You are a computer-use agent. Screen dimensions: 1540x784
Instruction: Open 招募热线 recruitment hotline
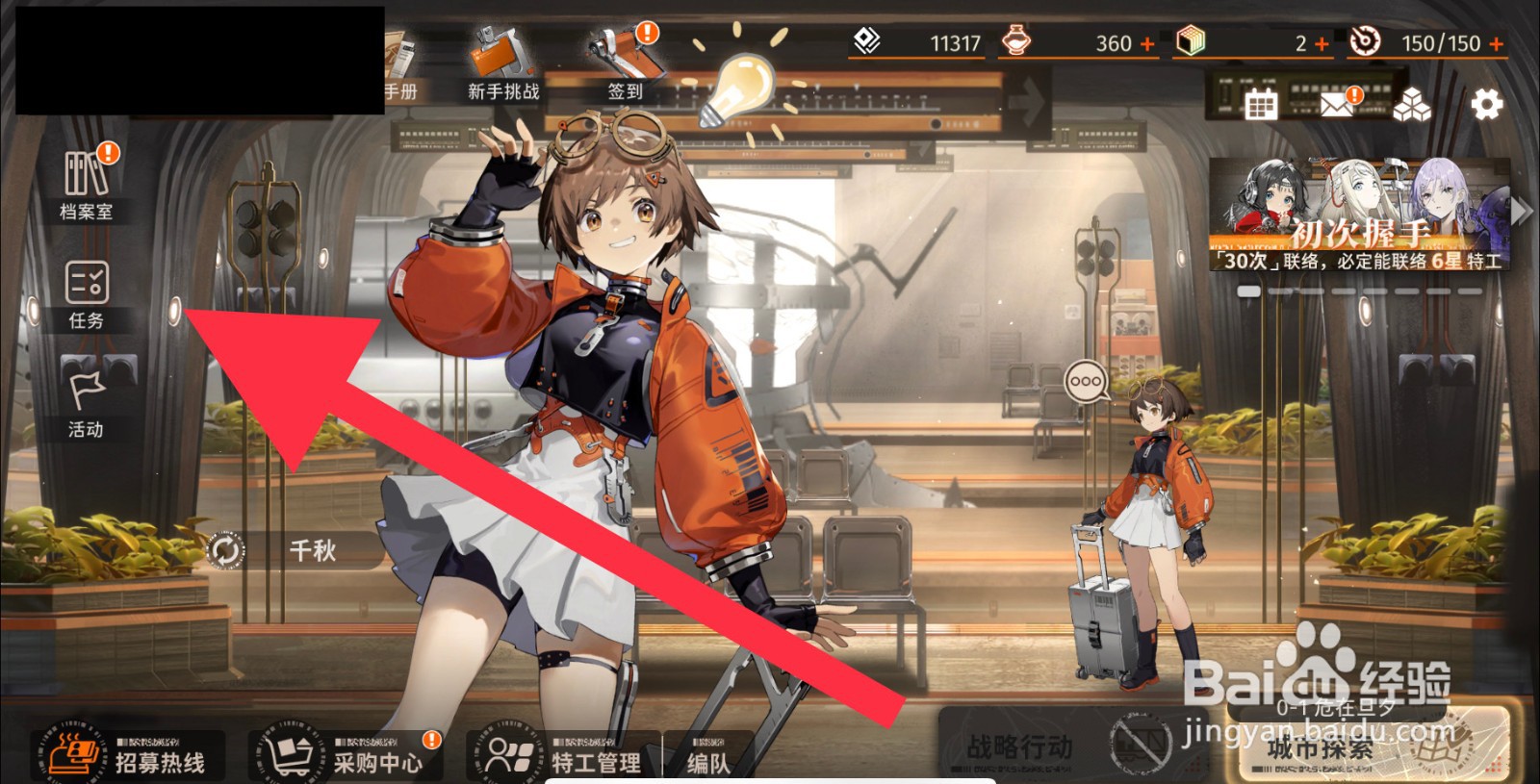[x=130, y=755]
